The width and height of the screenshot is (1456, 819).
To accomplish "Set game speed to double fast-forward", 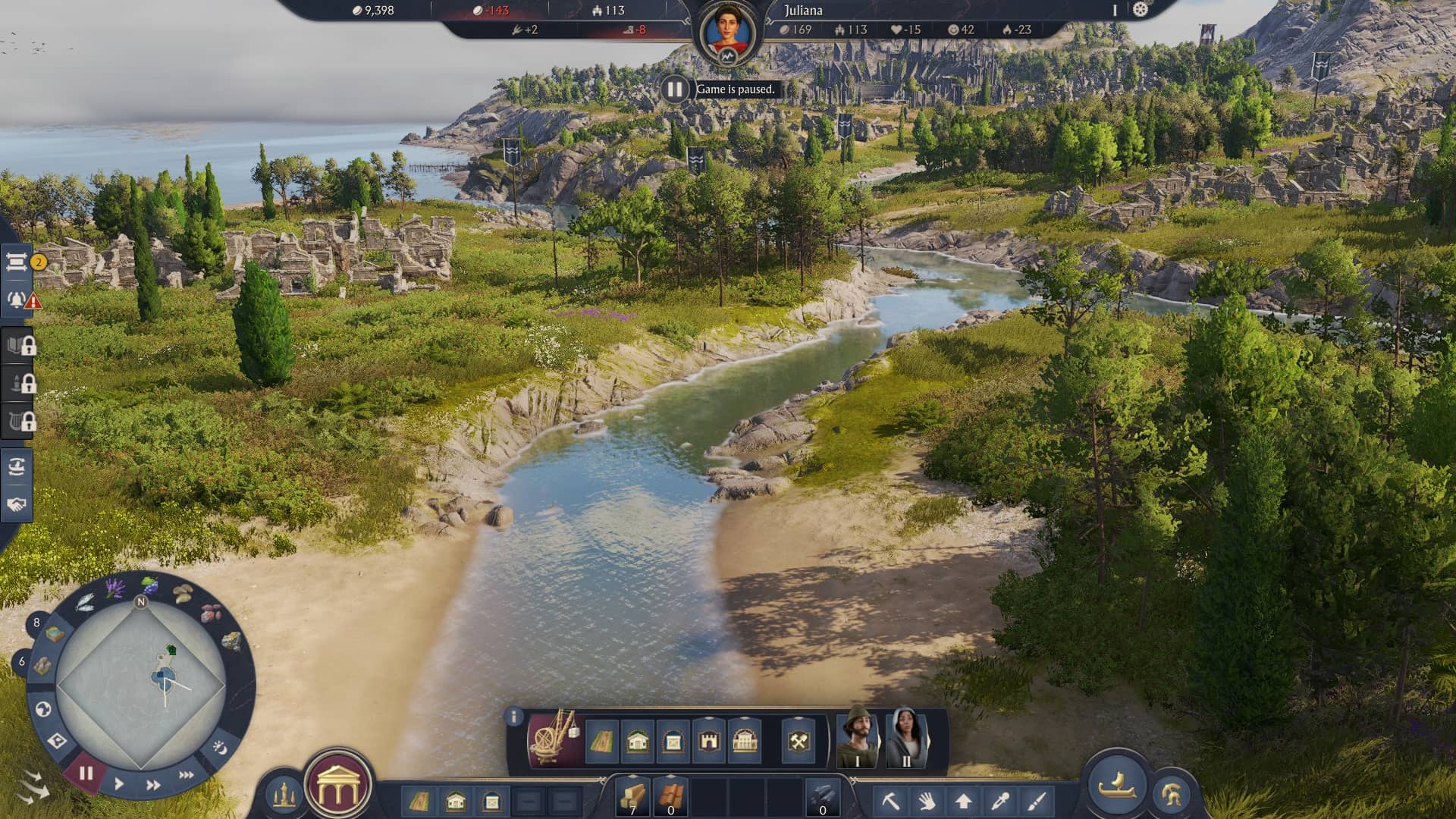I will (x=152, y=785).
